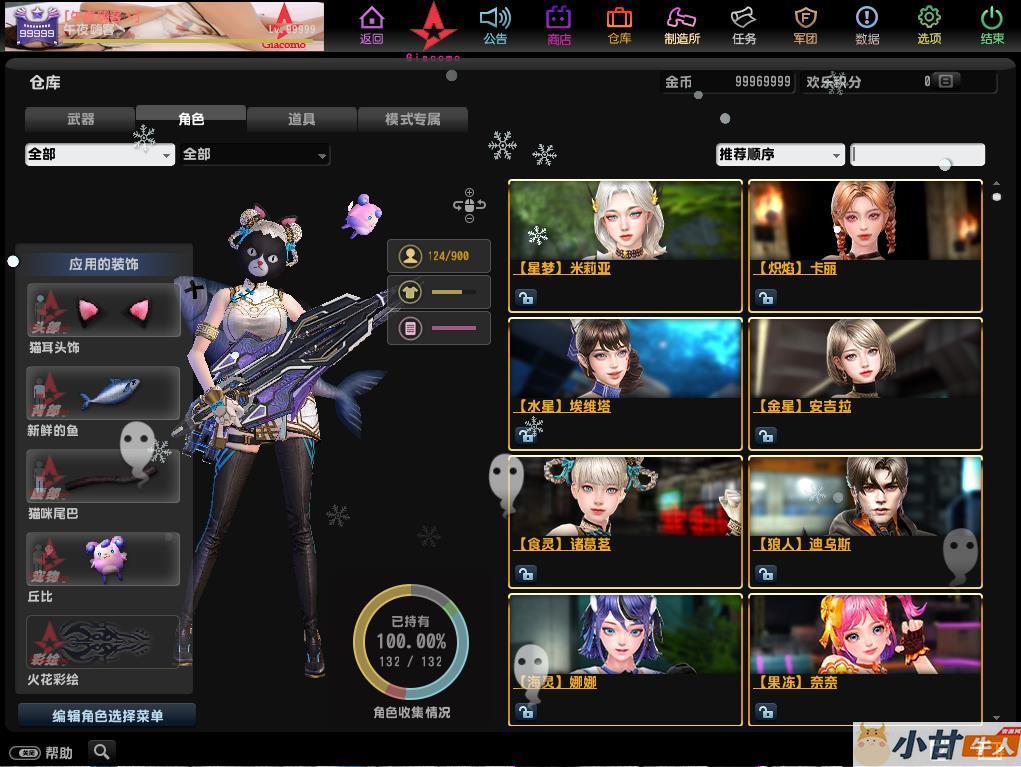Open the 公告 announcements
The width and height of the screenshot is (1021, 767).
pos(495,25)
